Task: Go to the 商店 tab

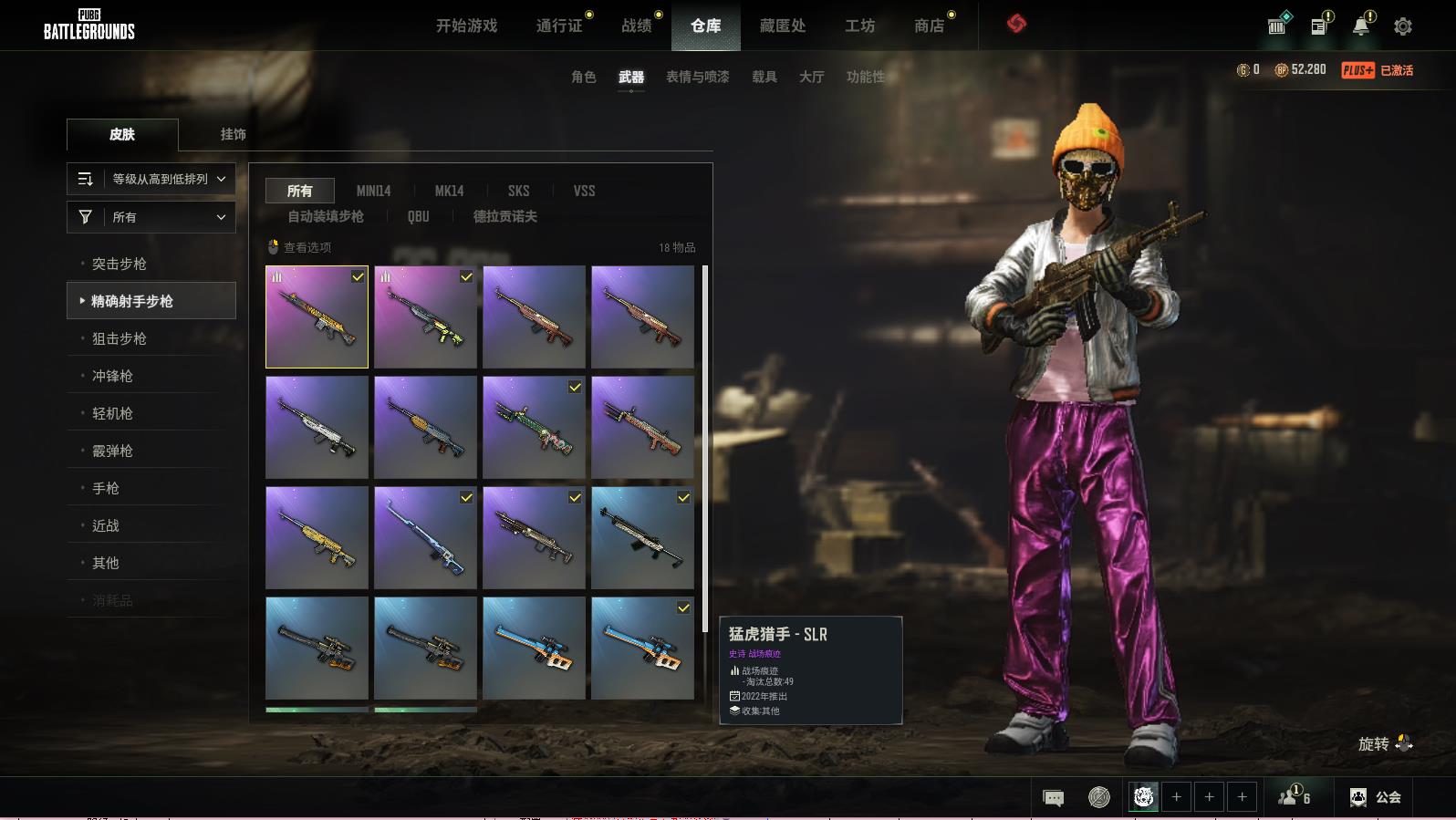Action: click(x=929, y=26)
